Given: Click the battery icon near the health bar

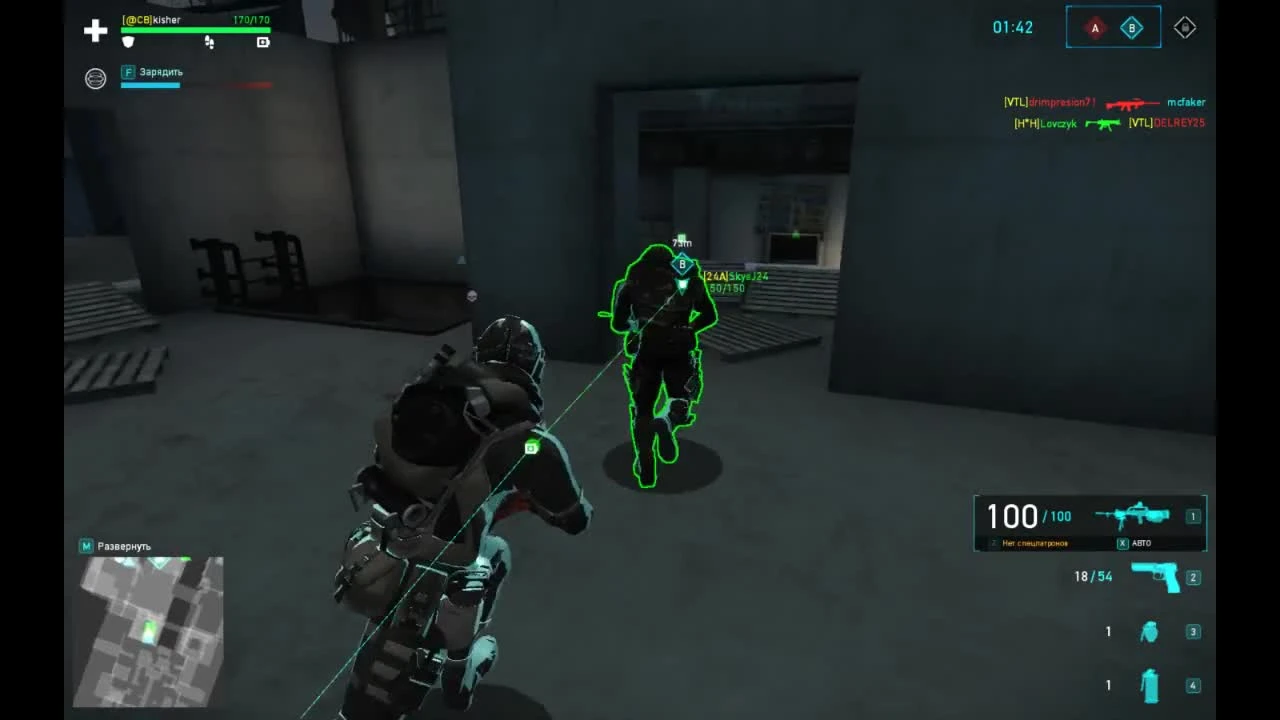Looking at the screenshot, I should click(x=262, y=43).
